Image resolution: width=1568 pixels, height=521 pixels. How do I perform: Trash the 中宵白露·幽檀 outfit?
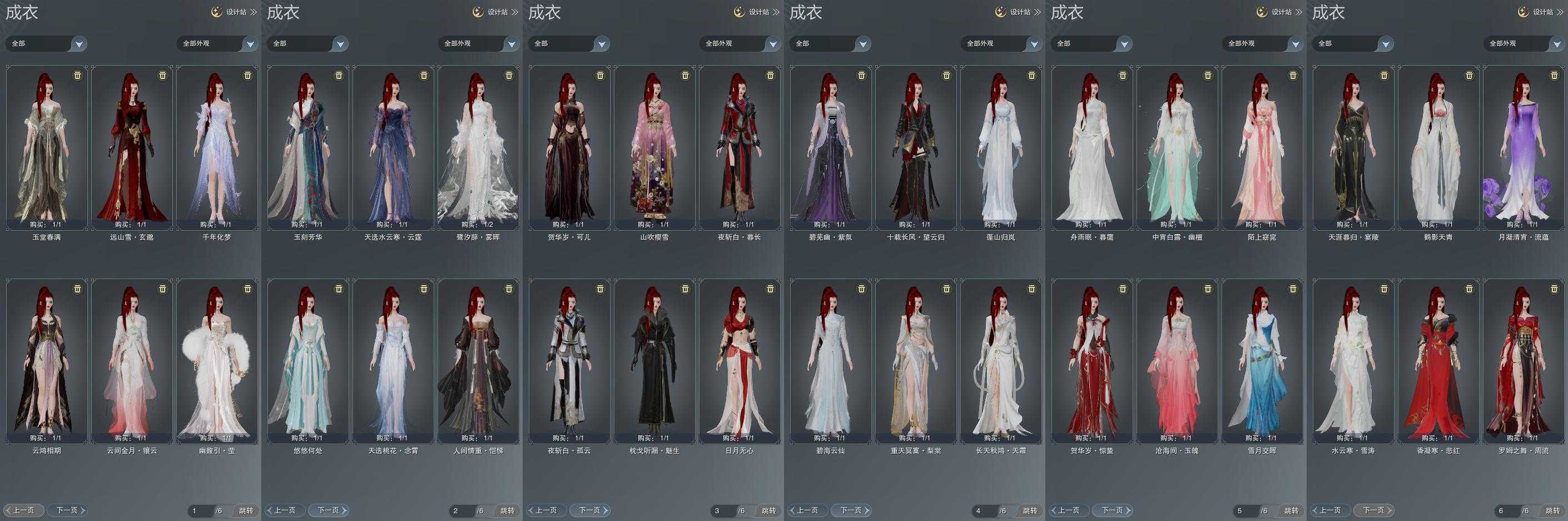1208,76
